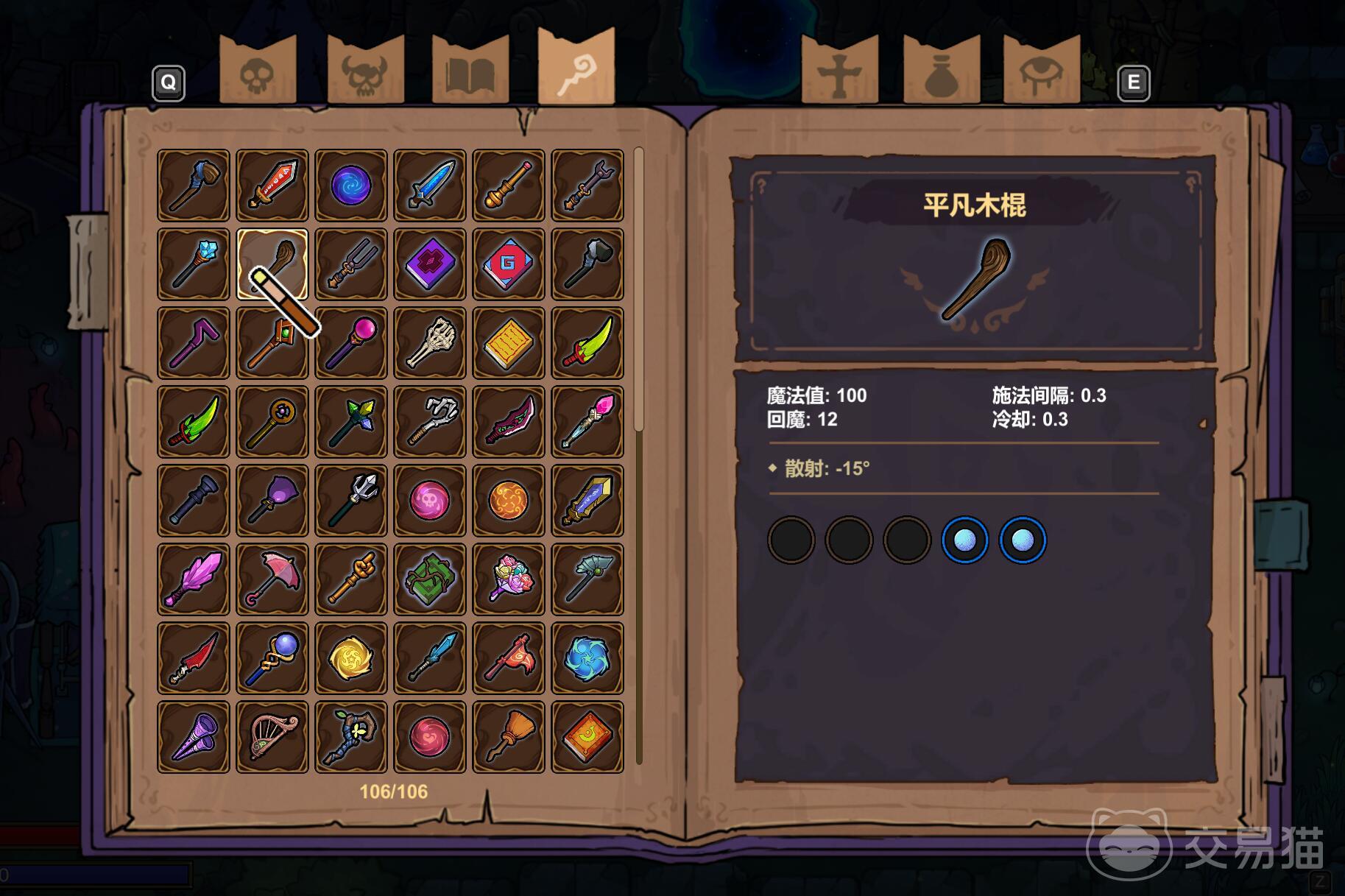This screenshot has height=896, width=1345.
Task: Switch to the pouch bag tab
Action: (x=941, y=71)
